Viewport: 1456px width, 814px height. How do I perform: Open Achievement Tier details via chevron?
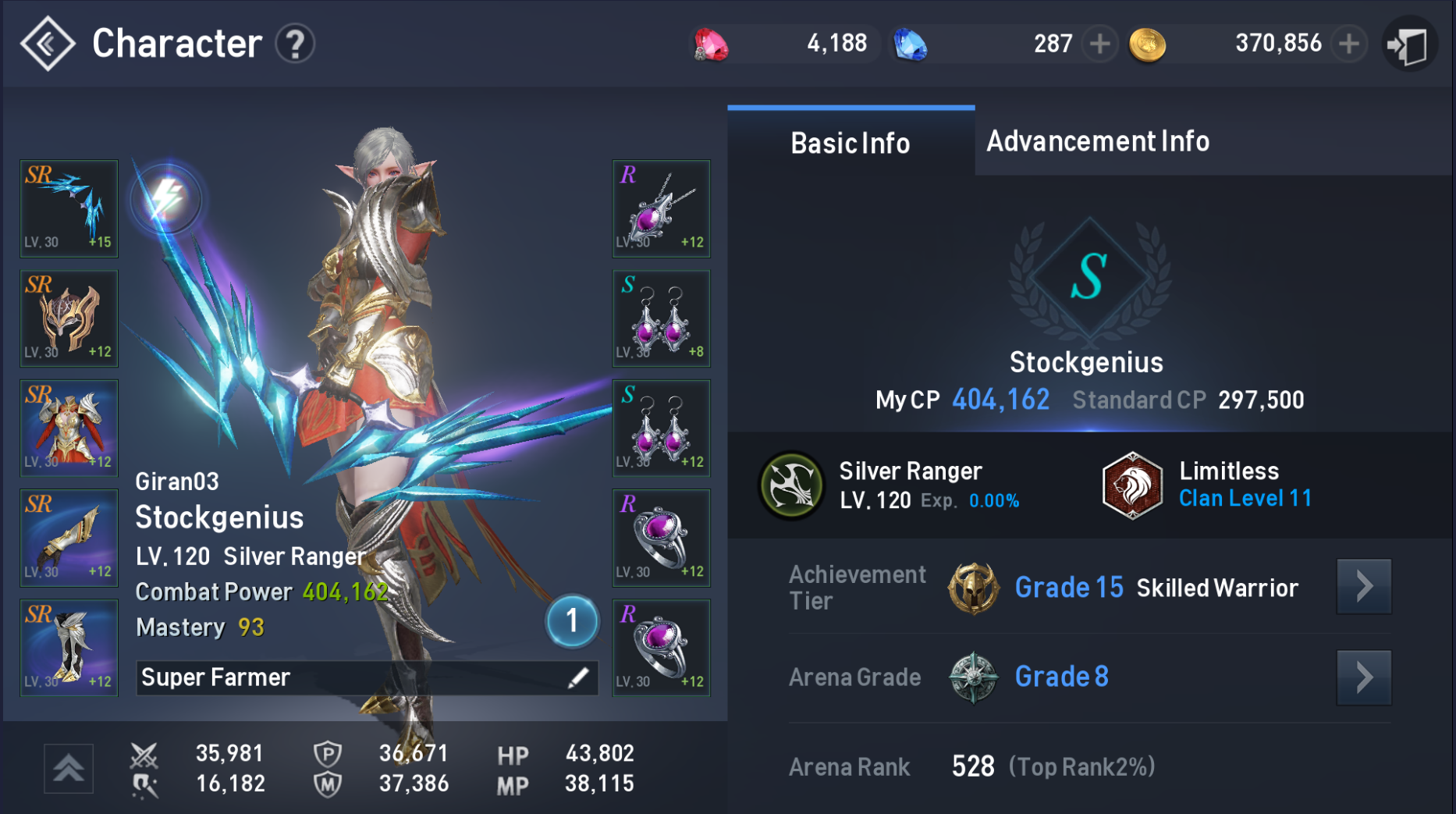pyautogui.click(x=1363, y=588)
